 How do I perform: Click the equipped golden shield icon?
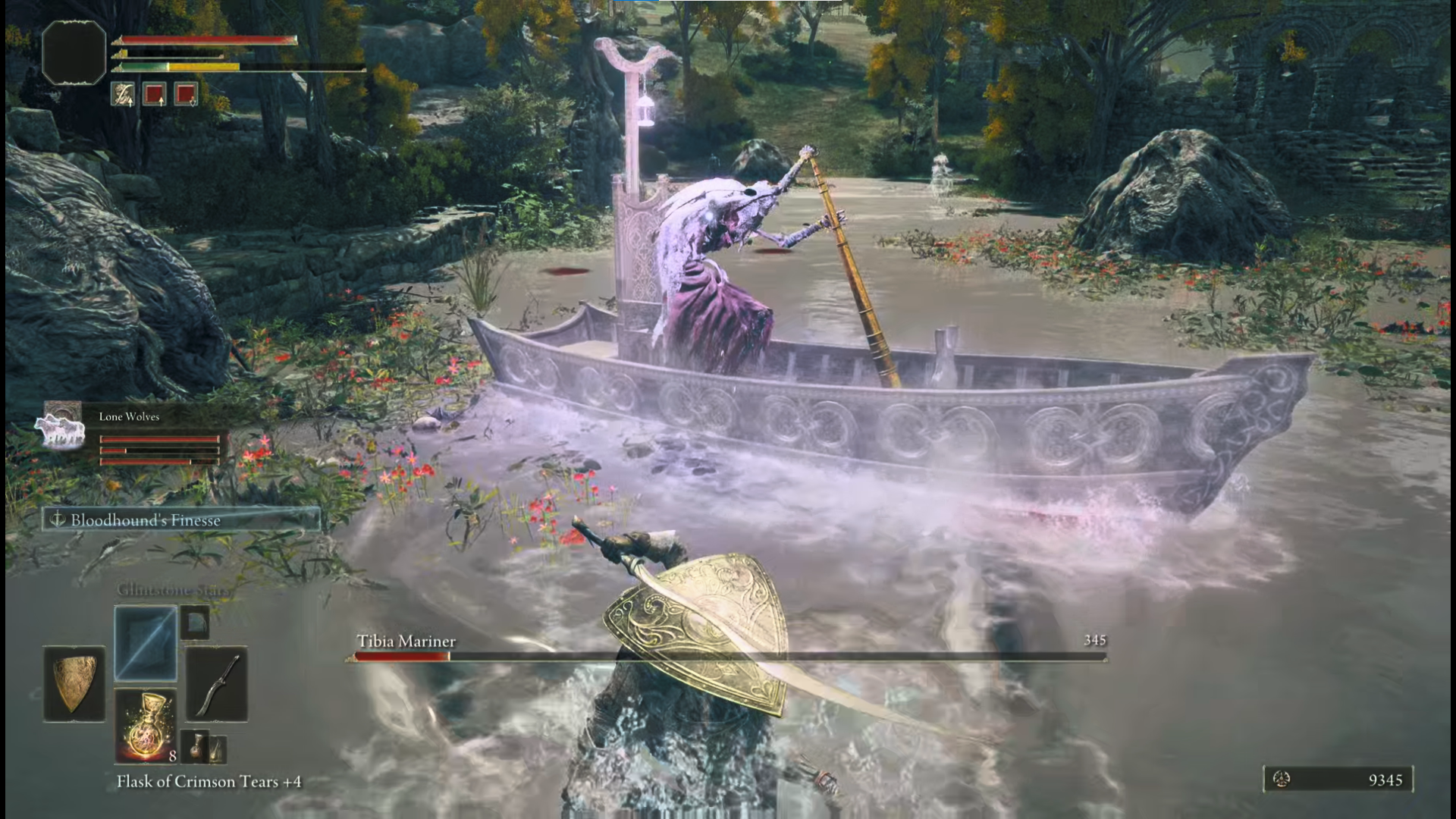[74, 683]
